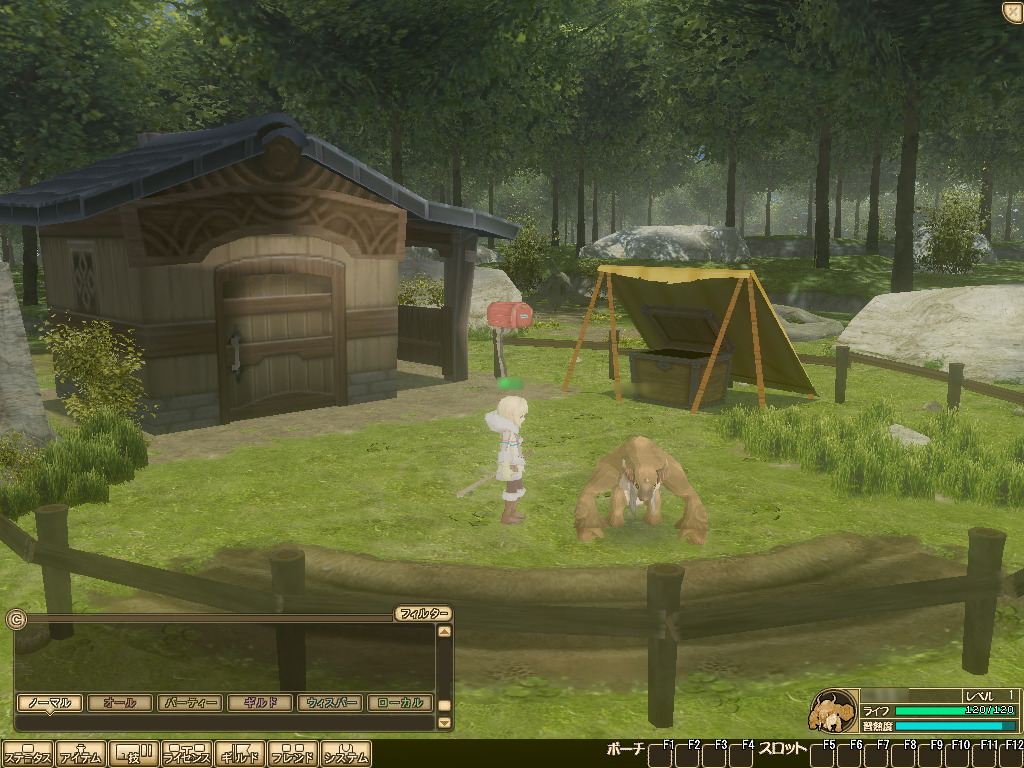The width and height of the screenshot is (1024, 768).
Task: Select the pet companion portrait
Action: click(x=832, y=711)
